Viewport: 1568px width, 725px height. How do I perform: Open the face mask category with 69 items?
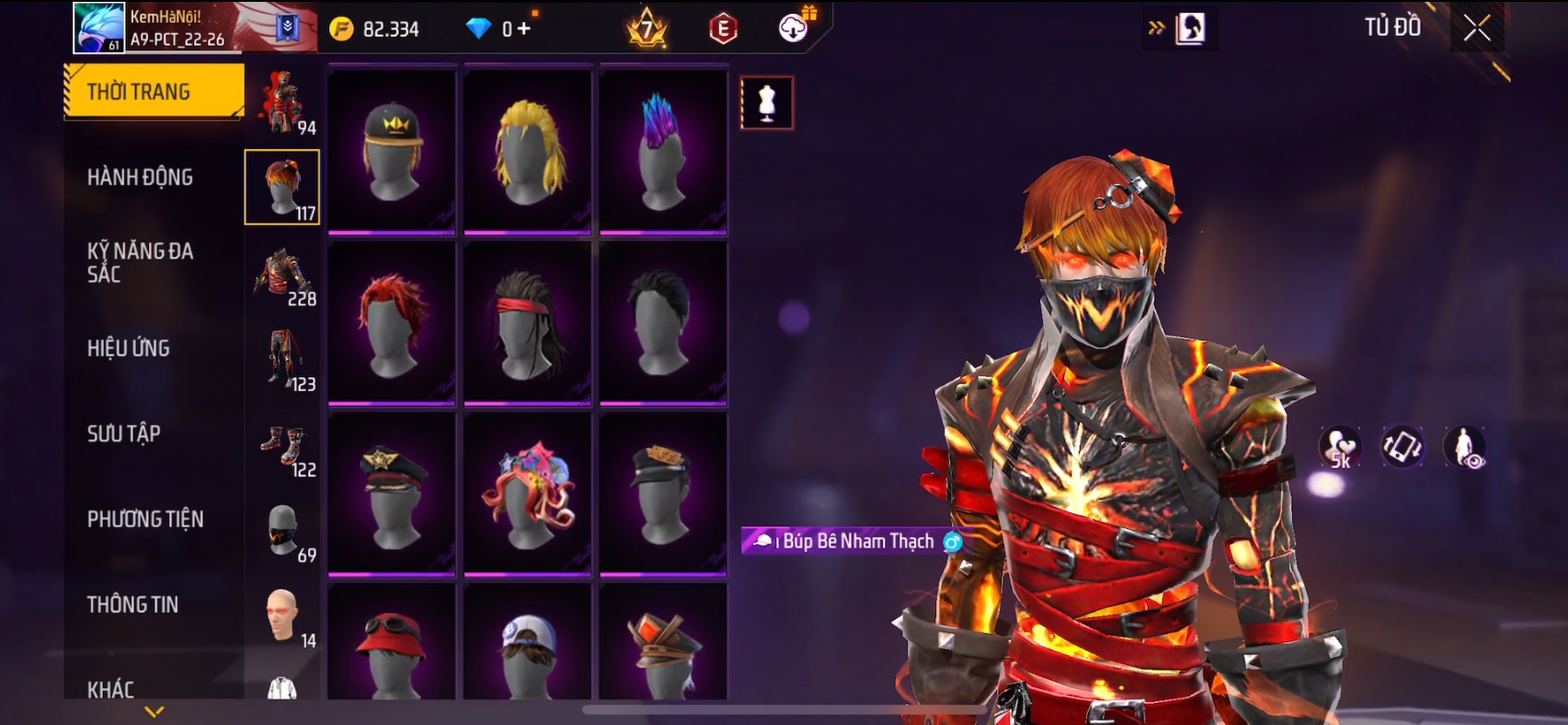click(283, 532)
